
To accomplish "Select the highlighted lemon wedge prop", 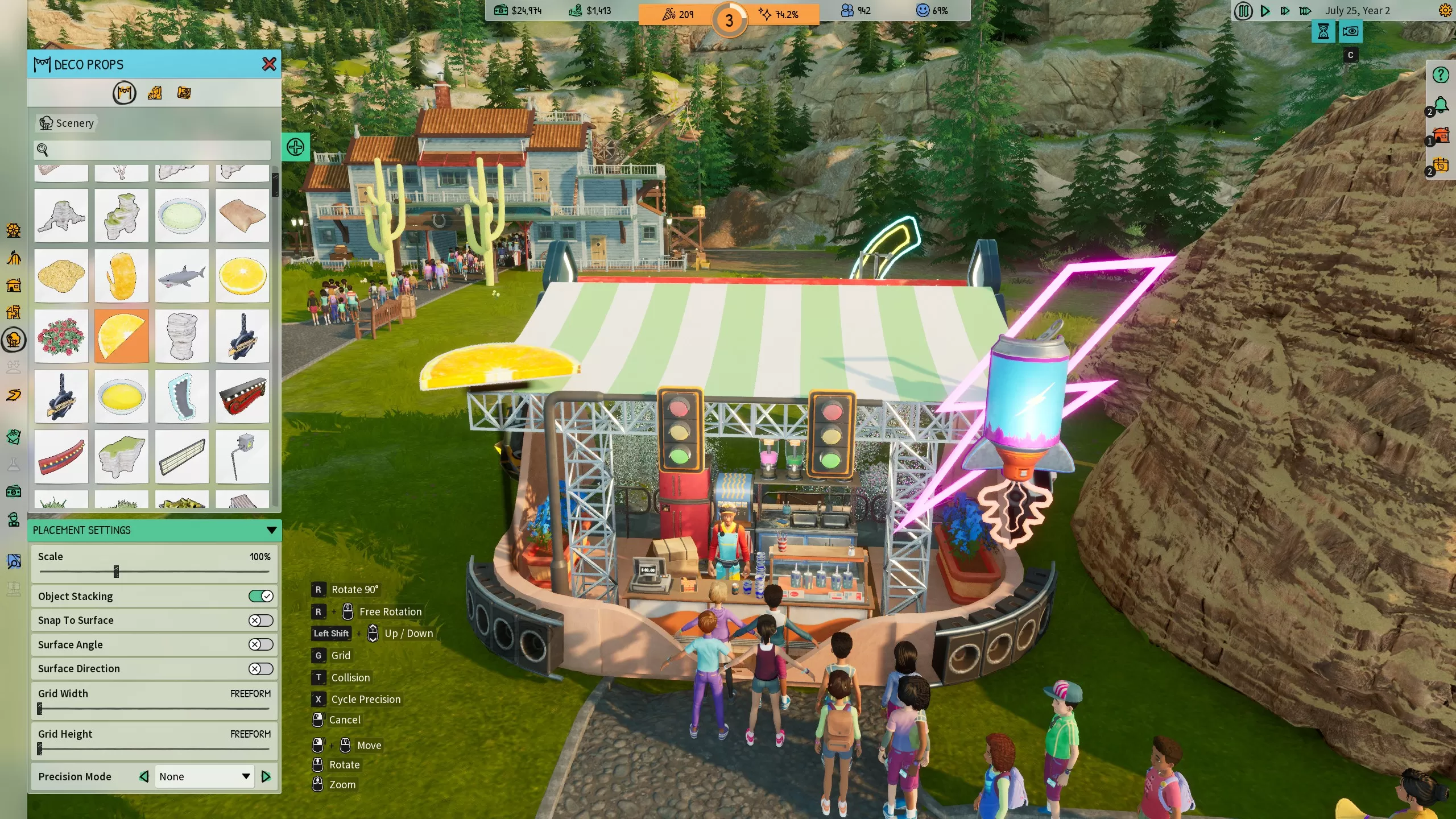I will tap(122, 337).
